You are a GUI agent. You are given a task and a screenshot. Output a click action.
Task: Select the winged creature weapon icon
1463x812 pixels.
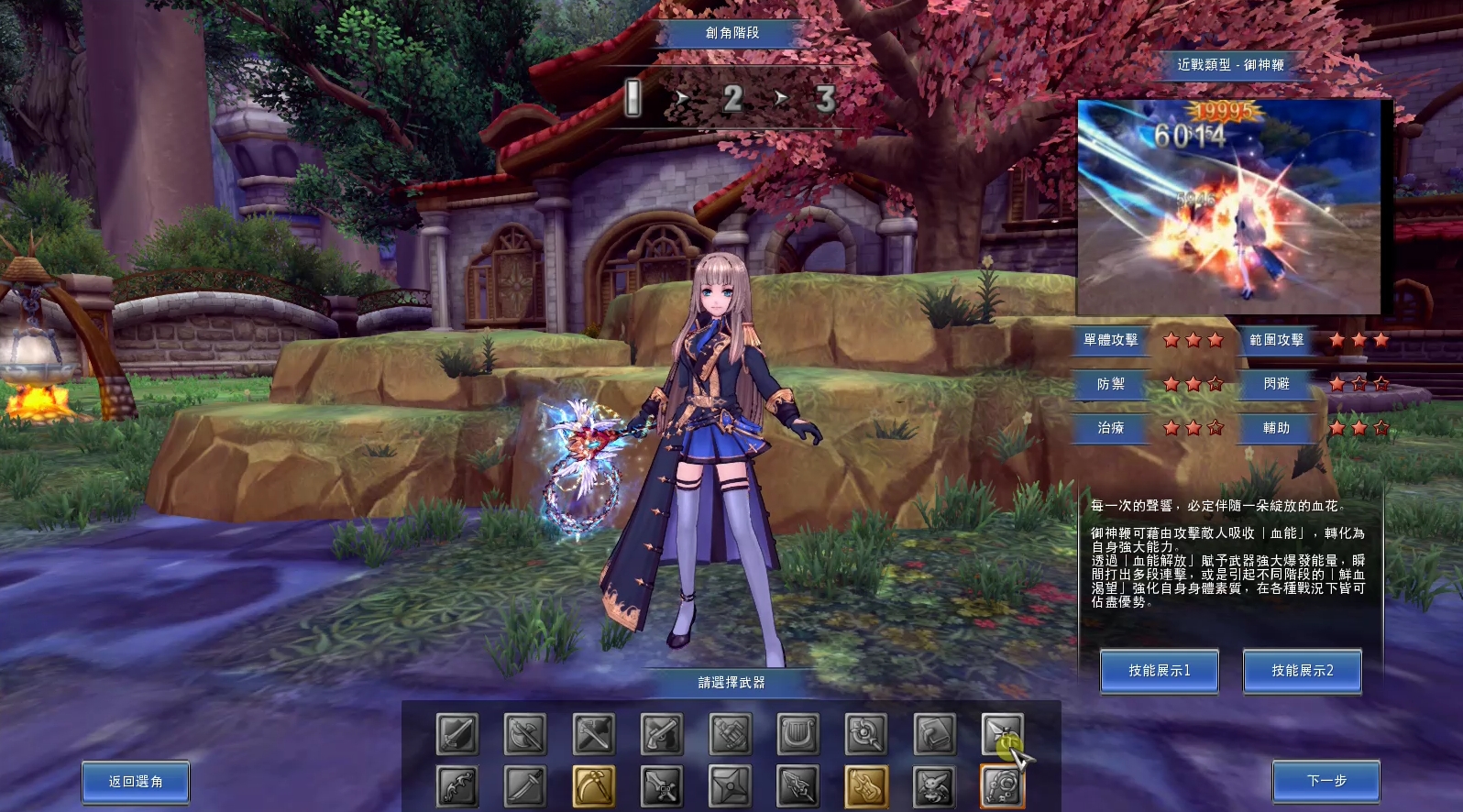(x=934, y=786)
